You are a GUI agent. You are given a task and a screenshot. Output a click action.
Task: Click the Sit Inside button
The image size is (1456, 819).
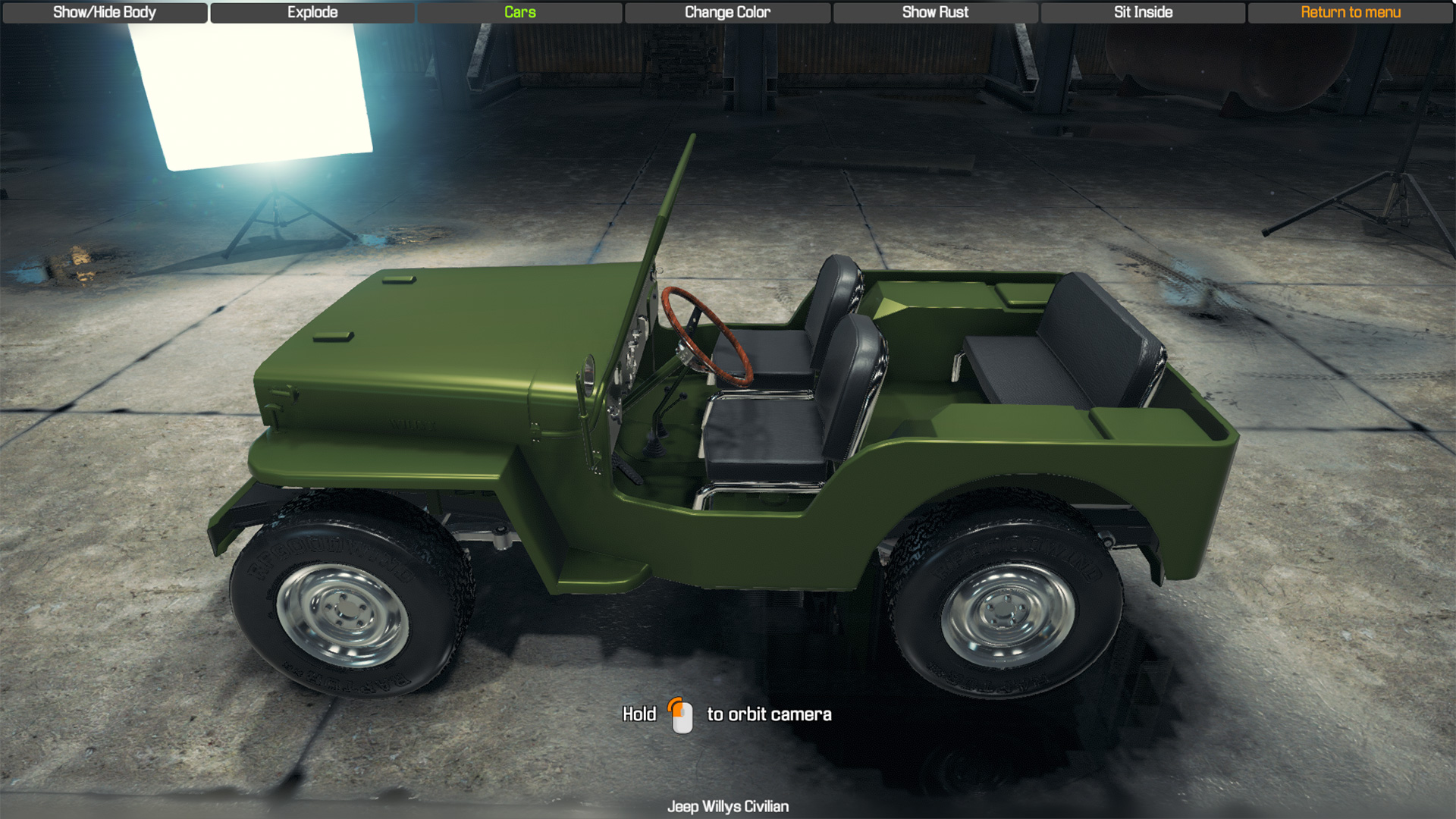1143,12
